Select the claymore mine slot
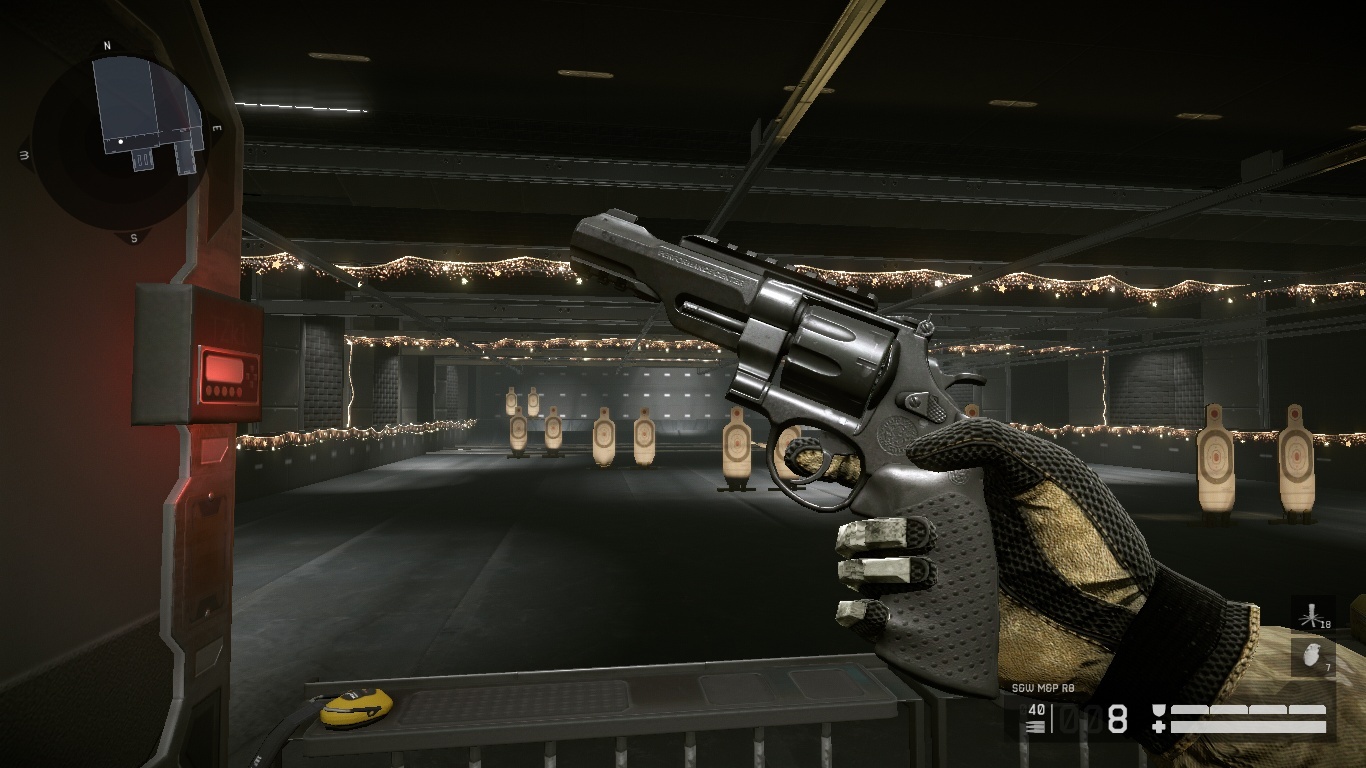Viewport: 1366px width, 768px height. point(1312,615)
